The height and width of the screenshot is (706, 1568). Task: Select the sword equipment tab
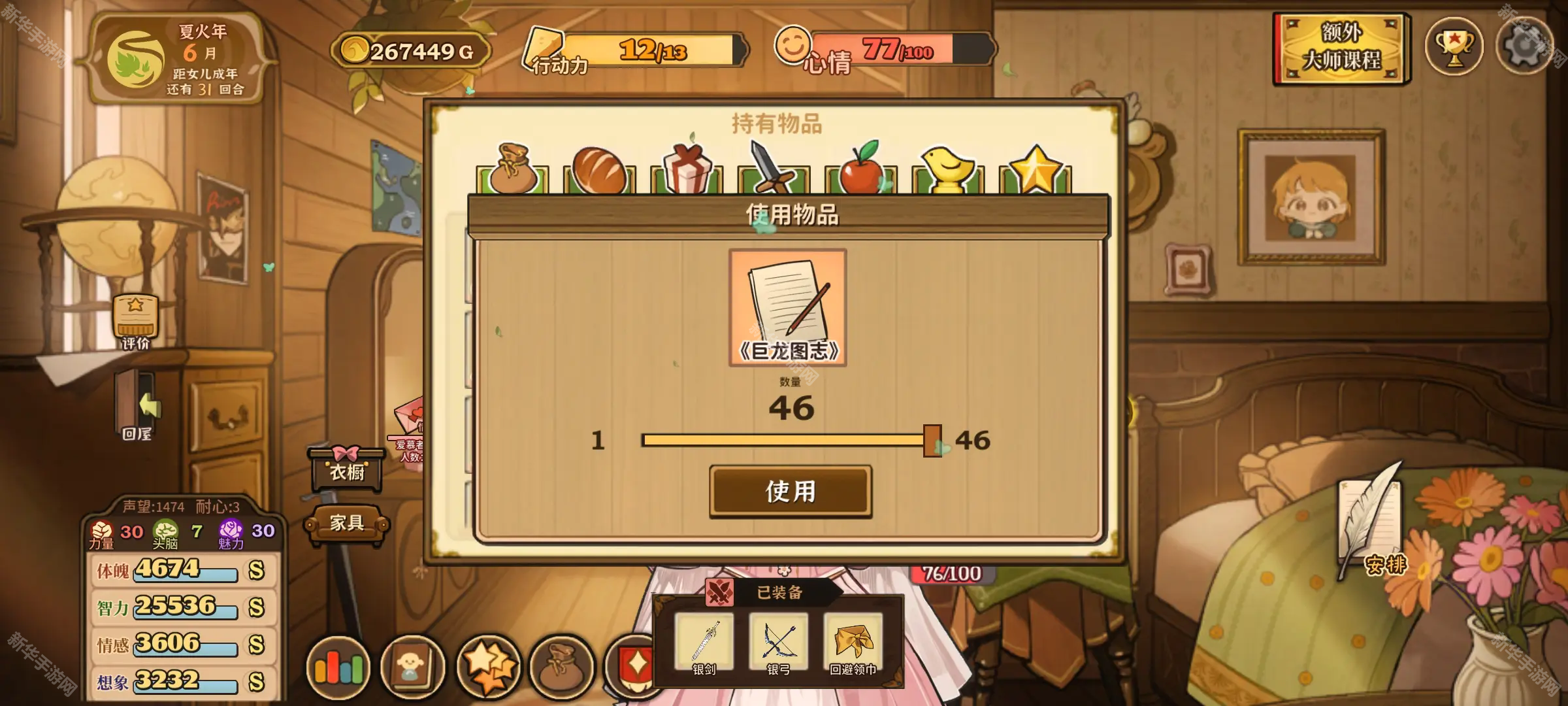pyautogui.click(x=774, y=170)
